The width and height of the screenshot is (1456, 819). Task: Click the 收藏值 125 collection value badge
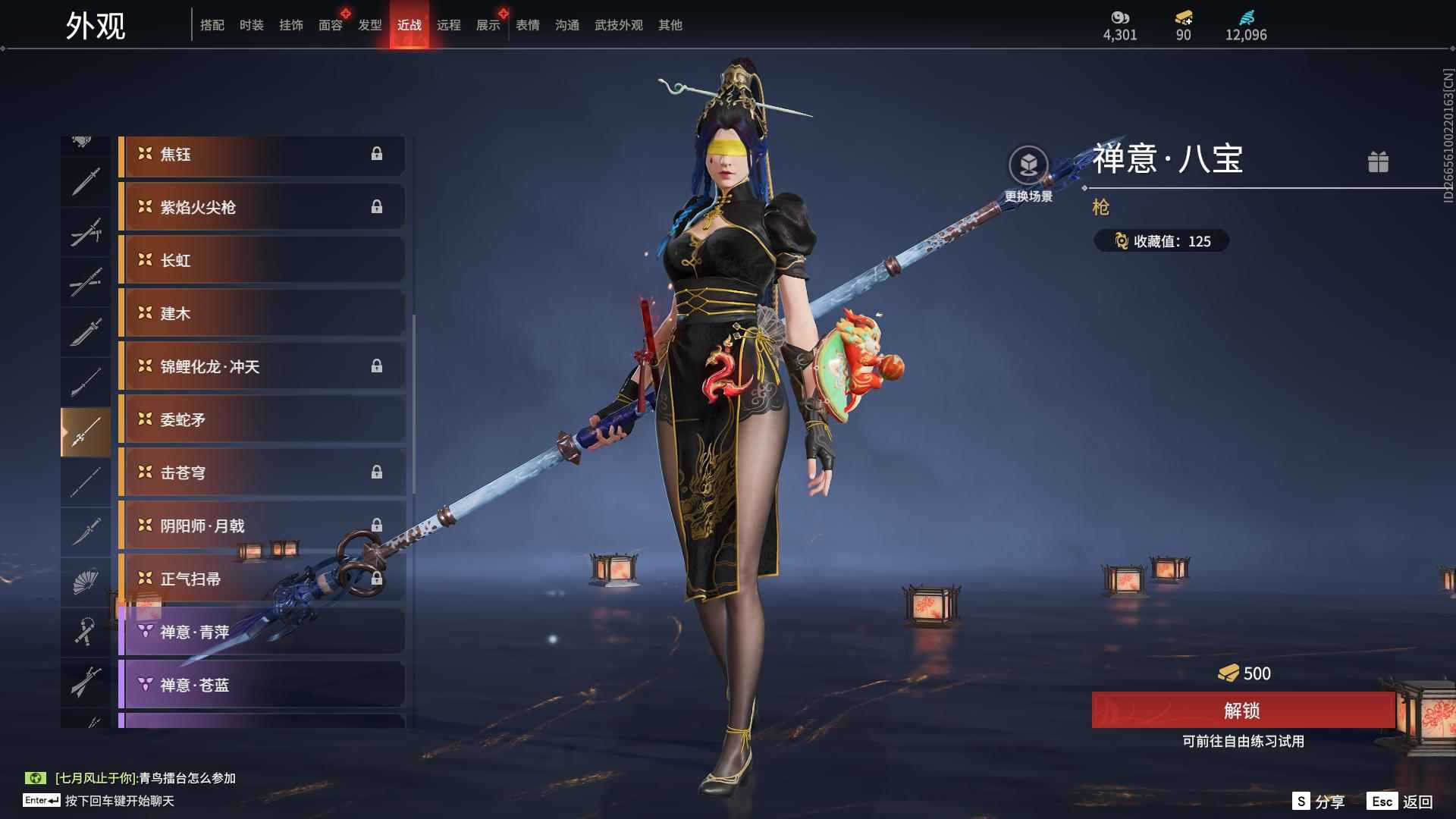point(1160,241)
